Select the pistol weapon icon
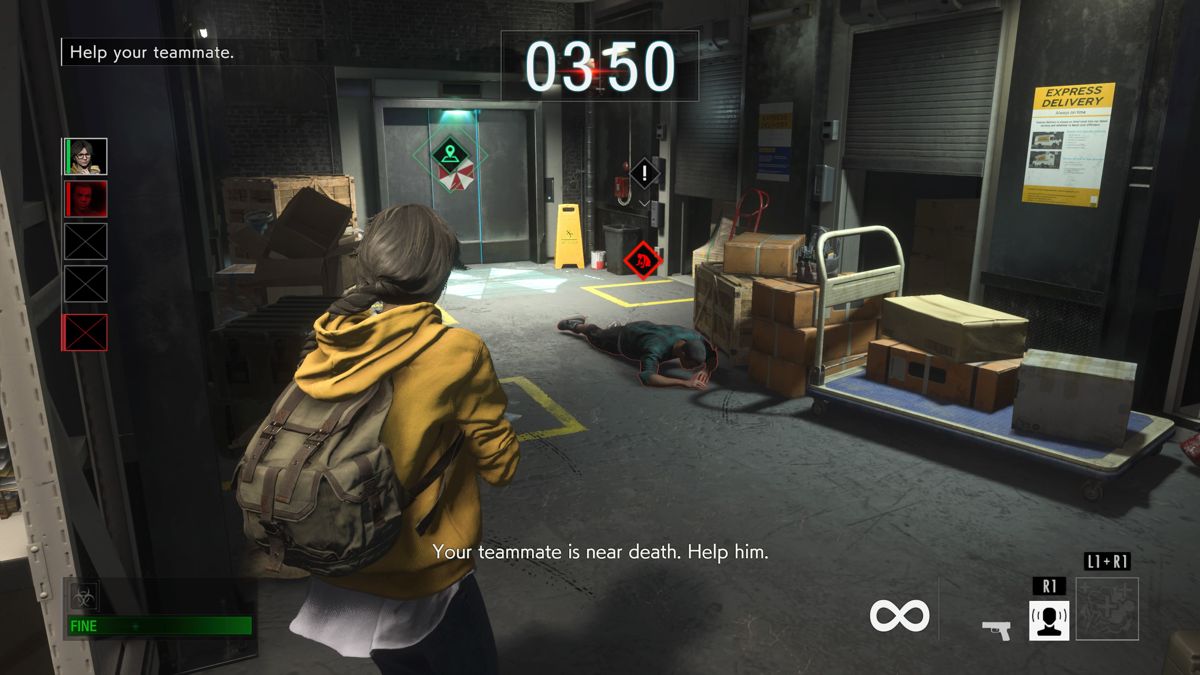 [996, 630]
